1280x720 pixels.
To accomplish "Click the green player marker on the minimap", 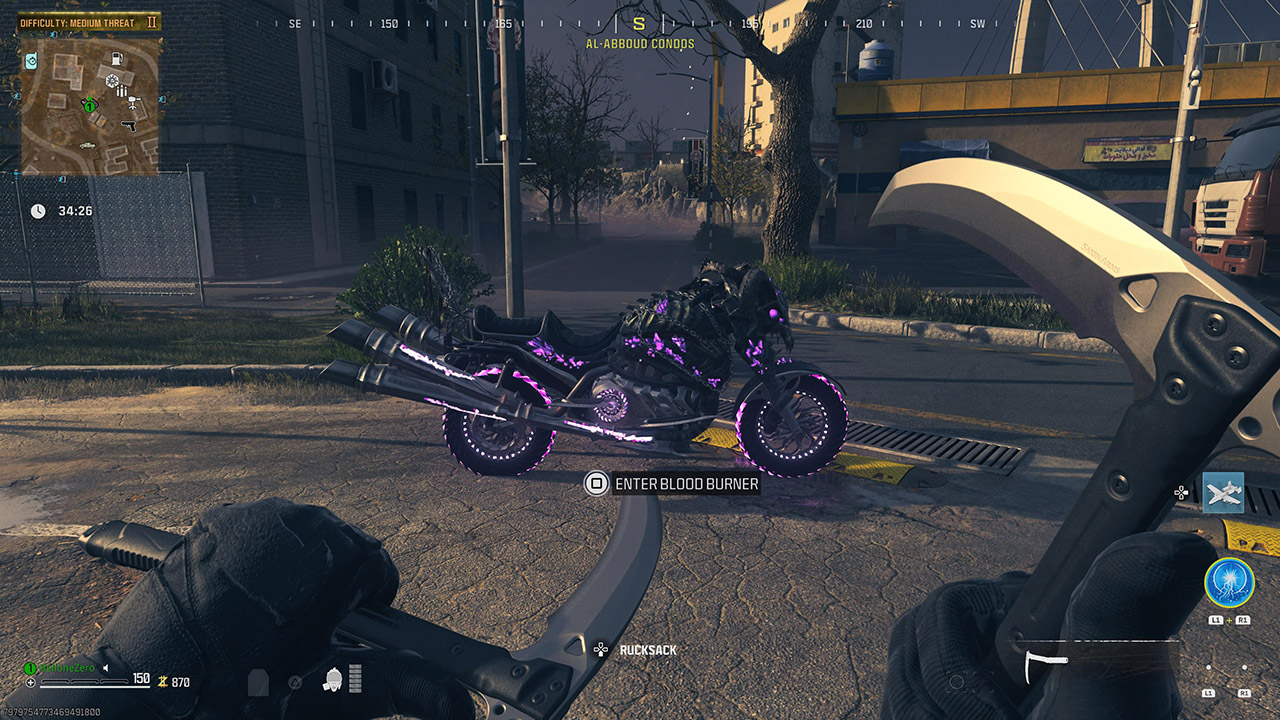I will [x=89, y=107].
